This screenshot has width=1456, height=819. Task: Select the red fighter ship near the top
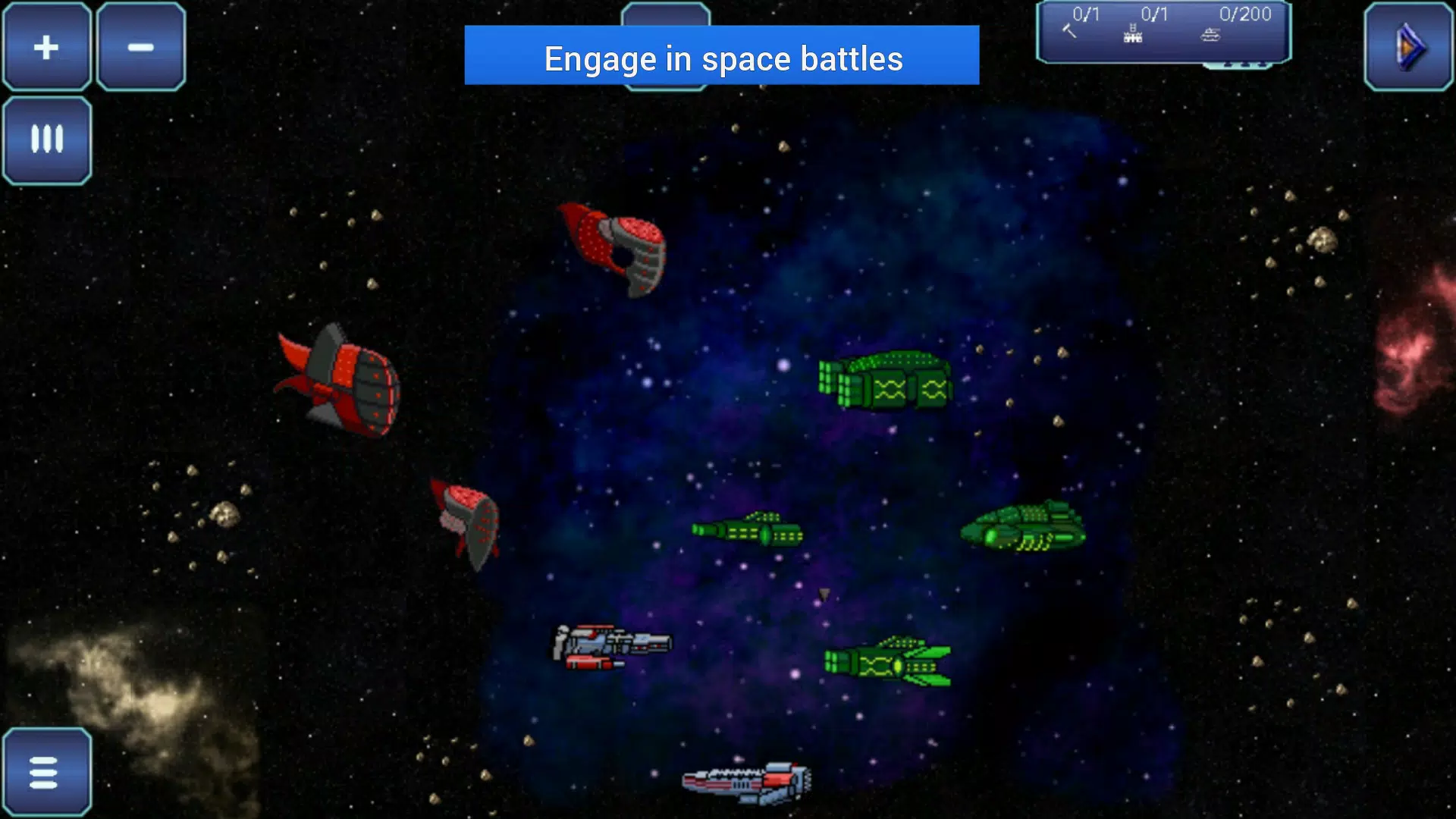614,246
